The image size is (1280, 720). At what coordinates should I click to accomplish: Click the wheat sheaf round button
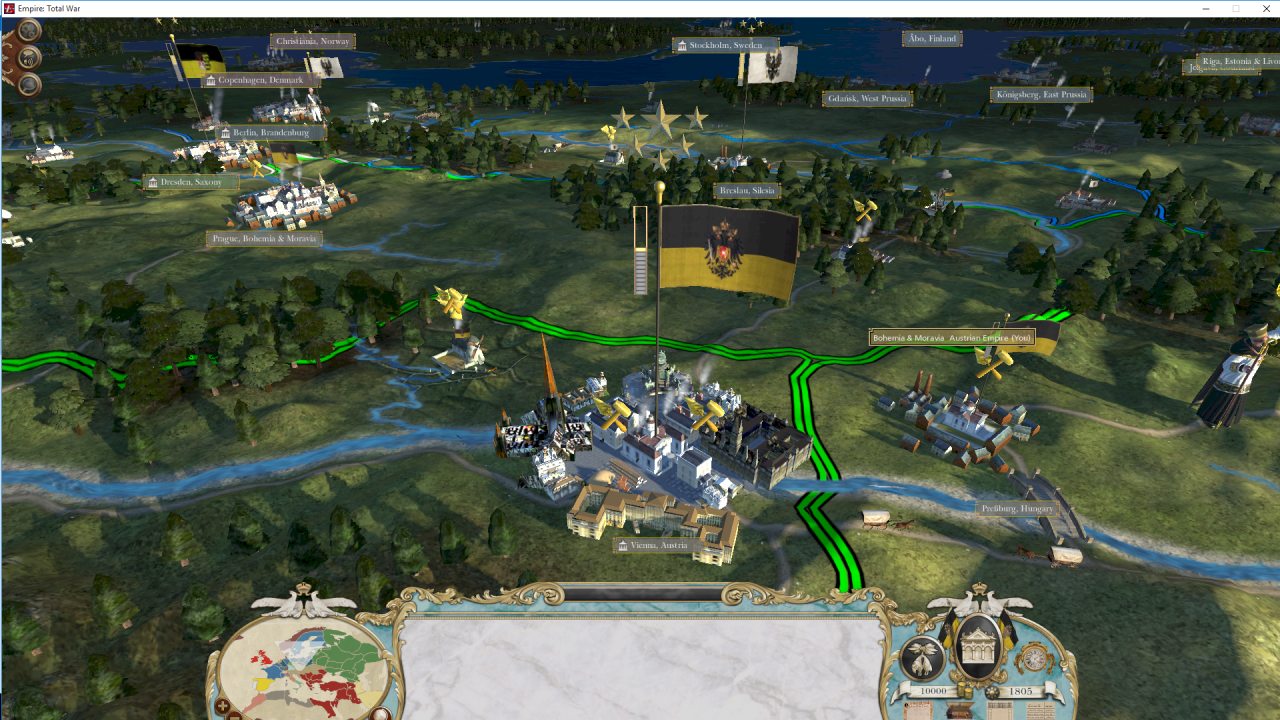pos(921,658)
